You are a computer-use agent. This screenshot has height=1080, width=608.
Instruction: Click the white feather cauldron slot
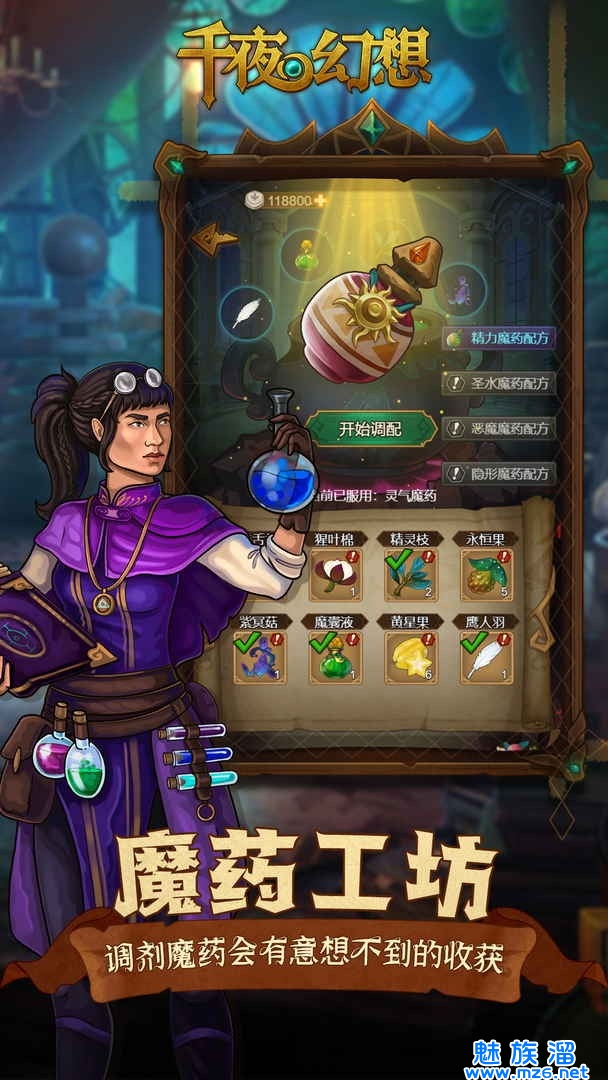coord(246,312)
